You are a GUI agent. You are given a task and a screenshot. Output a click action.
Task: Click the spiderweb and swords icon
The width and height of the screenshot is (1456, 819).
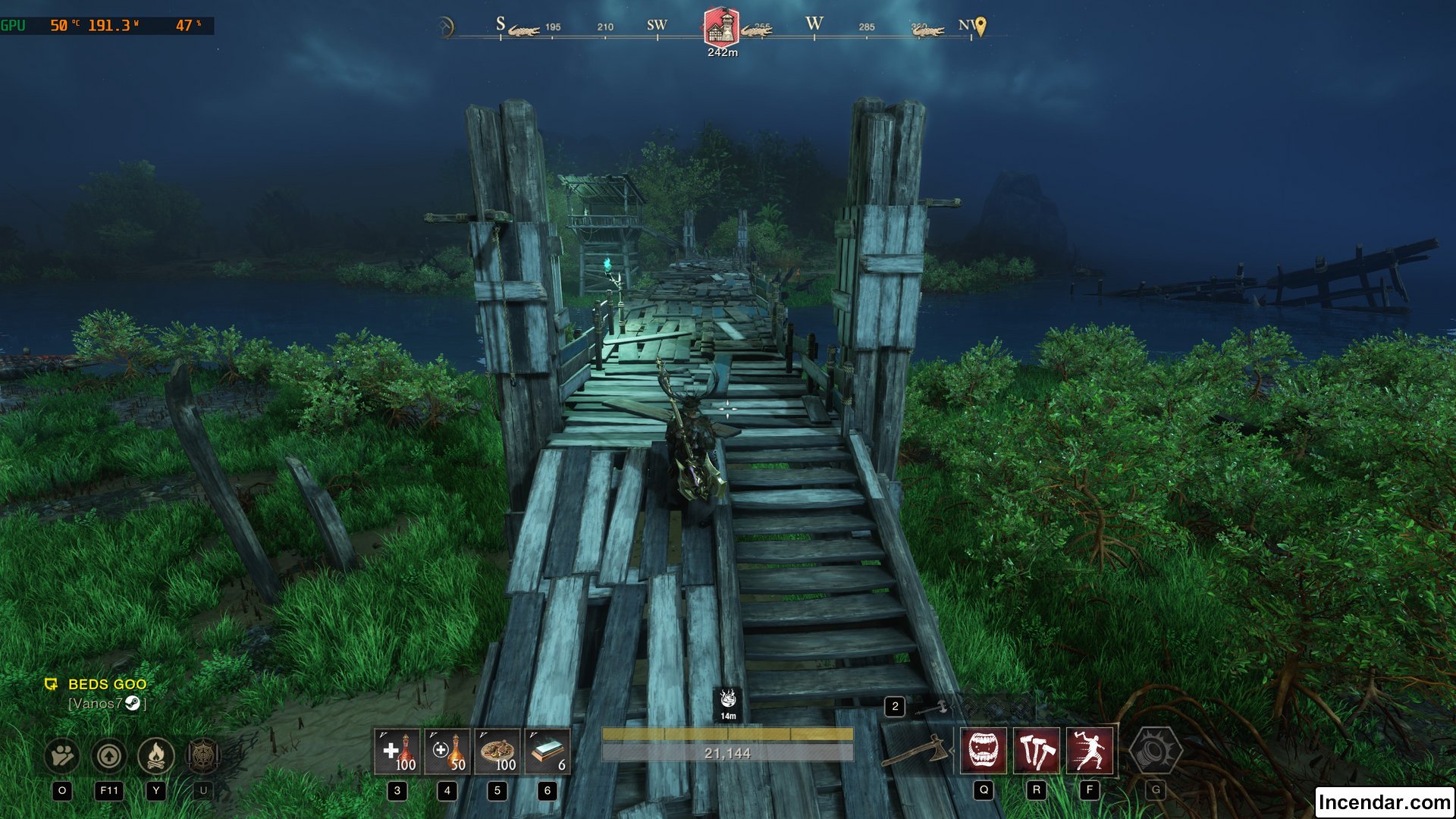(x=202, y=755)
